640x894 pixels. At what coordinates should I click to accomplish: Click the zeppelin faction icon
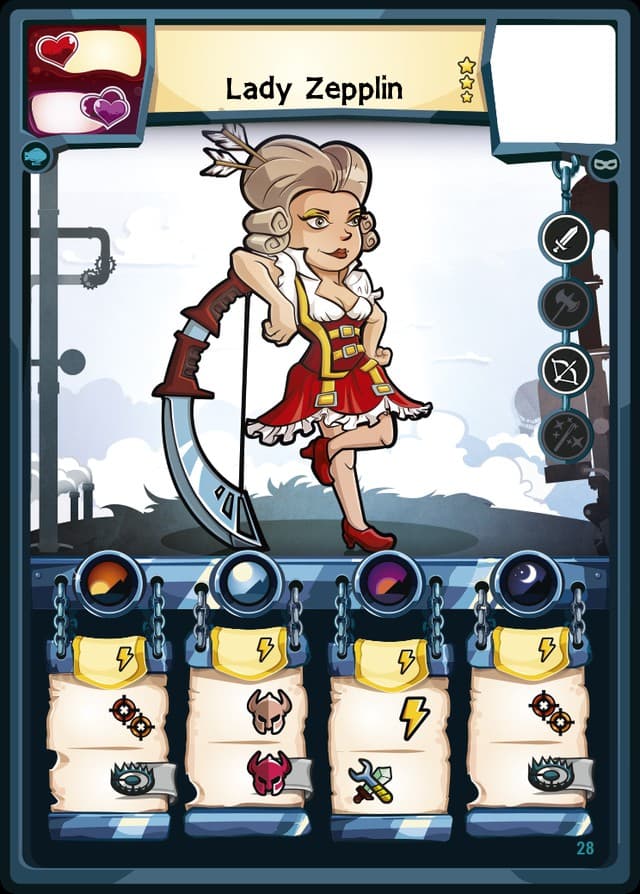point(35,157)
